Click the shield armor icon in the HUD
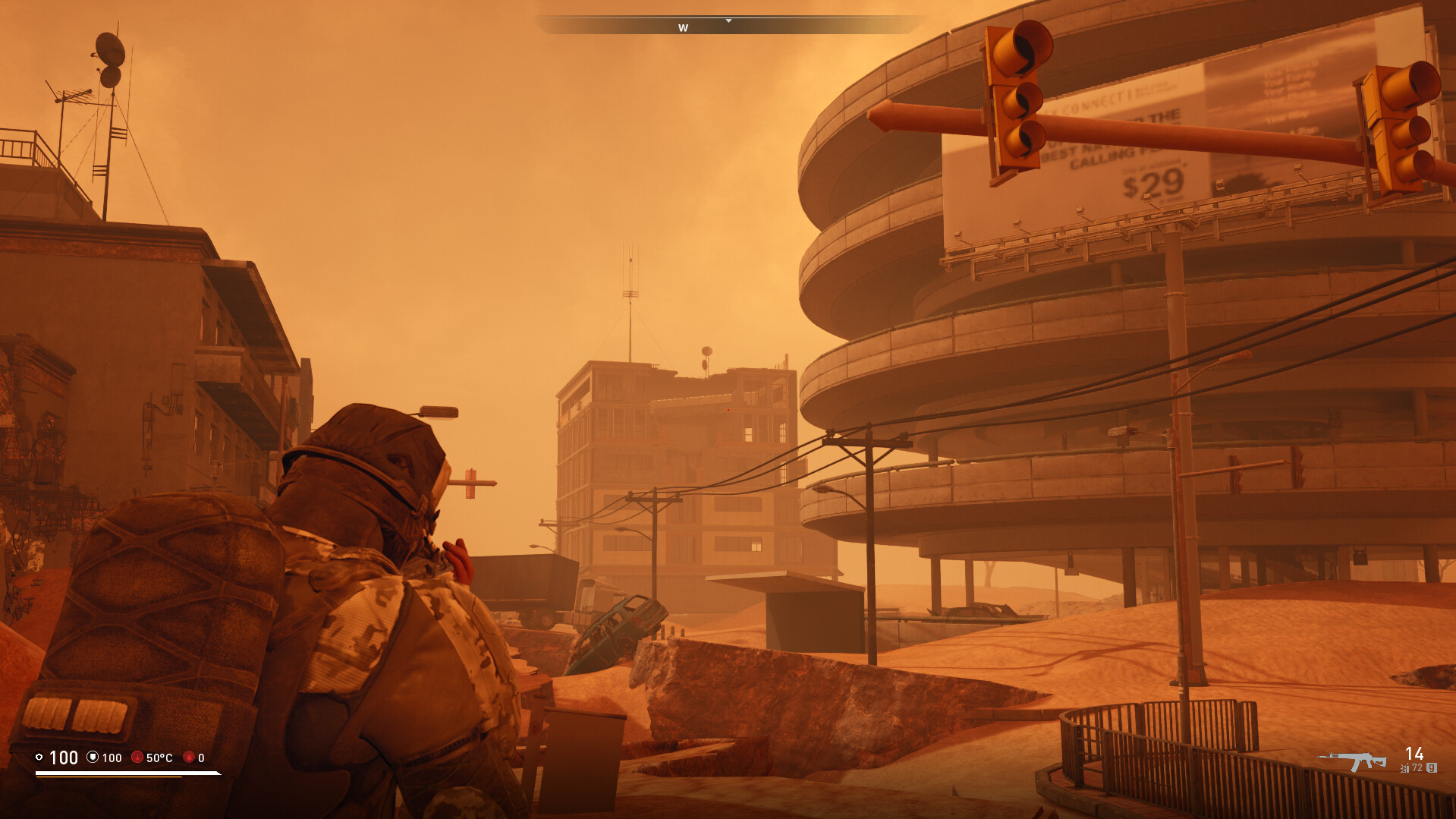This screenshot has width=1456, height=819. point(93,758)
